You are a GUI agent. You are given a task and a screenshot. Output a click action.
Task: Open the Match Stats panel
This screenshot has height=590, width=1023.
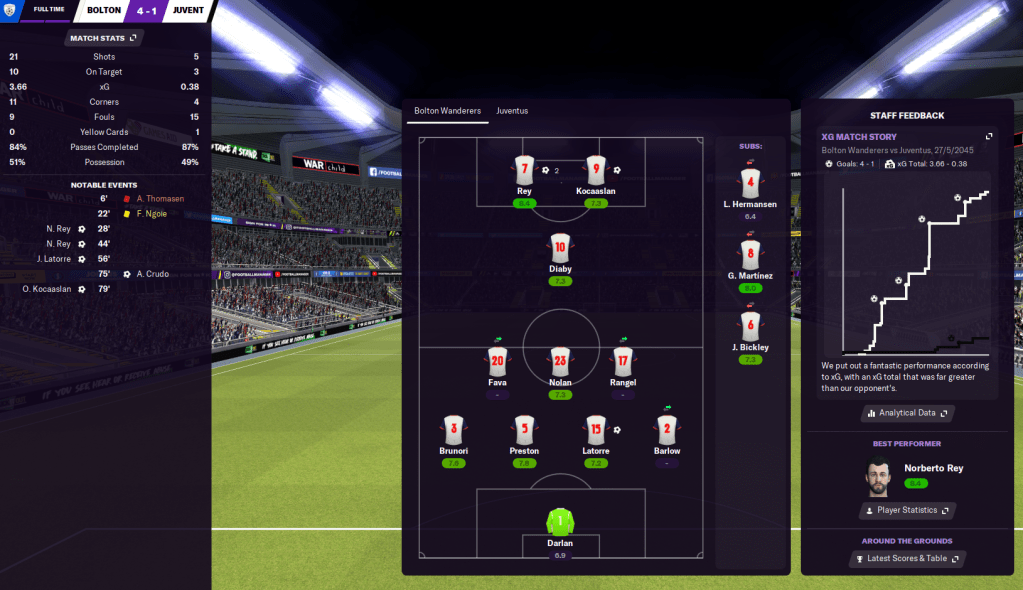pos(103,38)
